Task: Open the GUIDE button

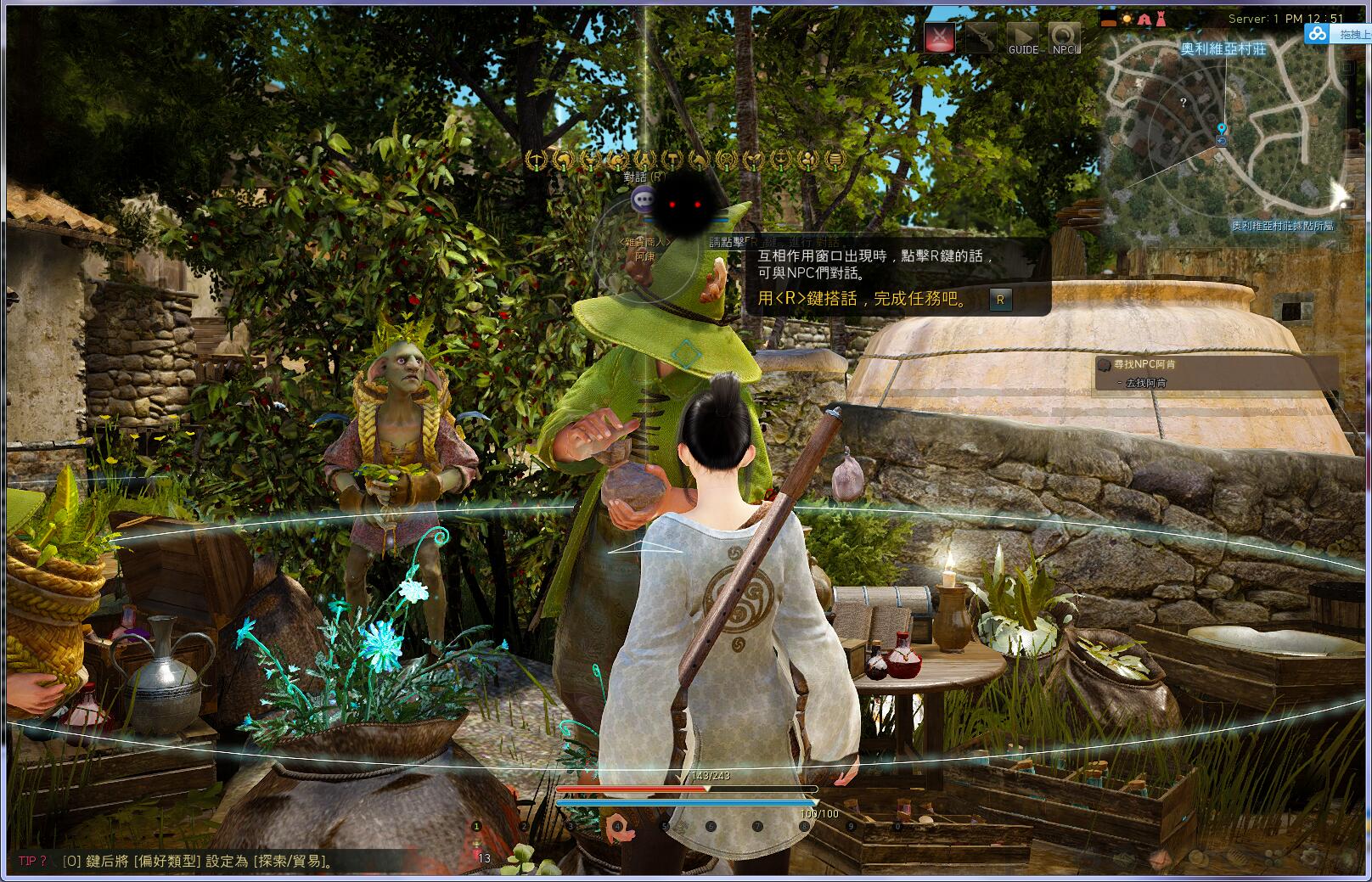Action: tap(1023, 38)
